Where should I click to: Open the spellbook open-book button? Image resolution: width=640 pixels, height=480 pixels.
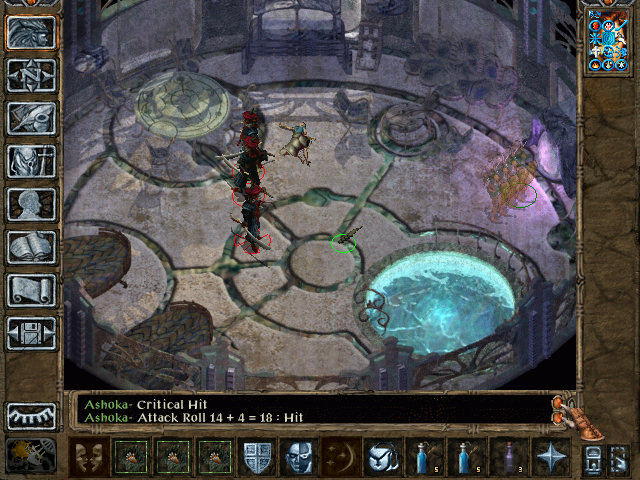(31, 247)
